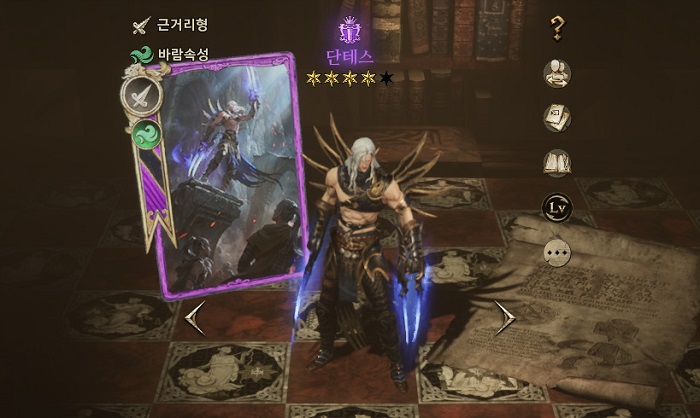Open the question mark help icon
The height and width of the screenshot is (418, 700).
click(558, 28)
